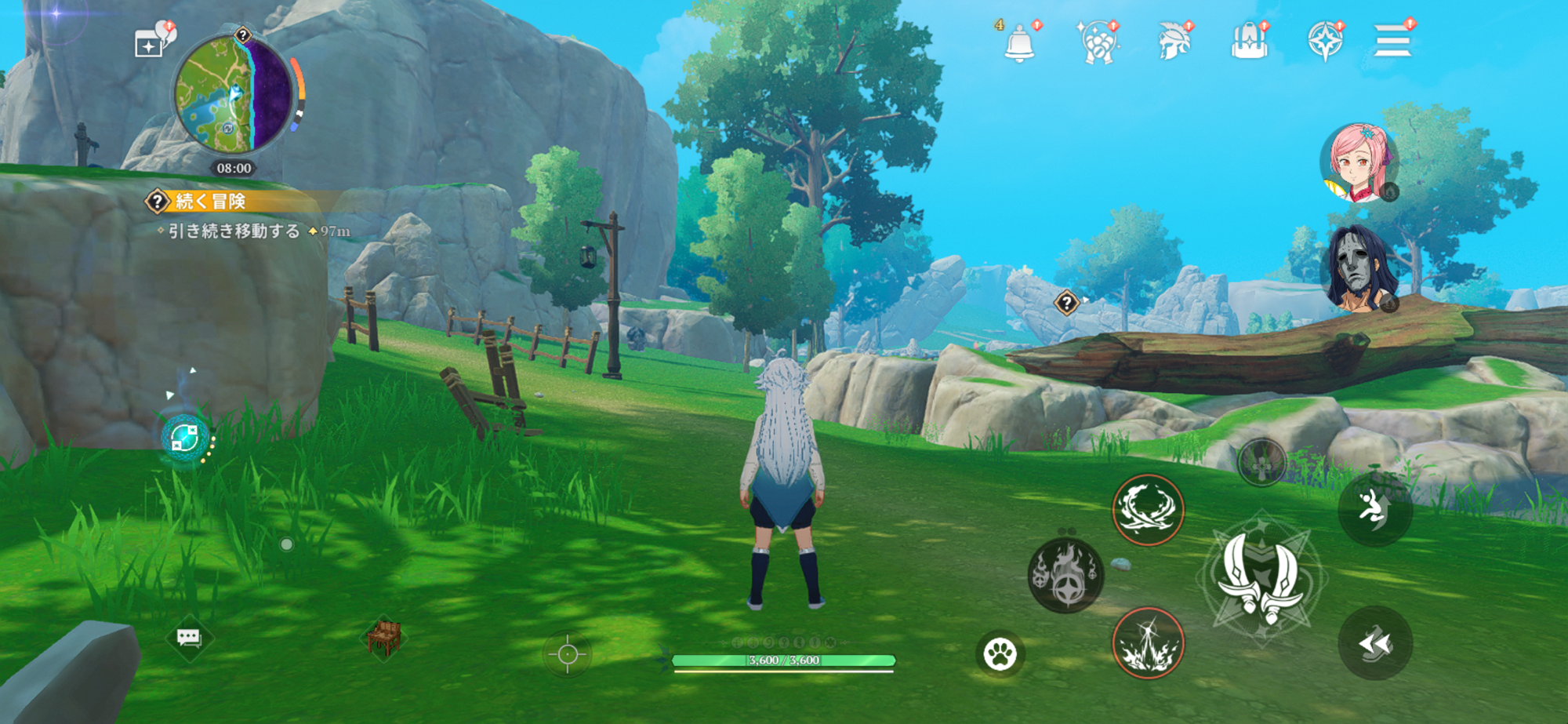Open the compass star icon
Image resolution: width=1568 pixels, height=724 pixels.
[1325, 41]
